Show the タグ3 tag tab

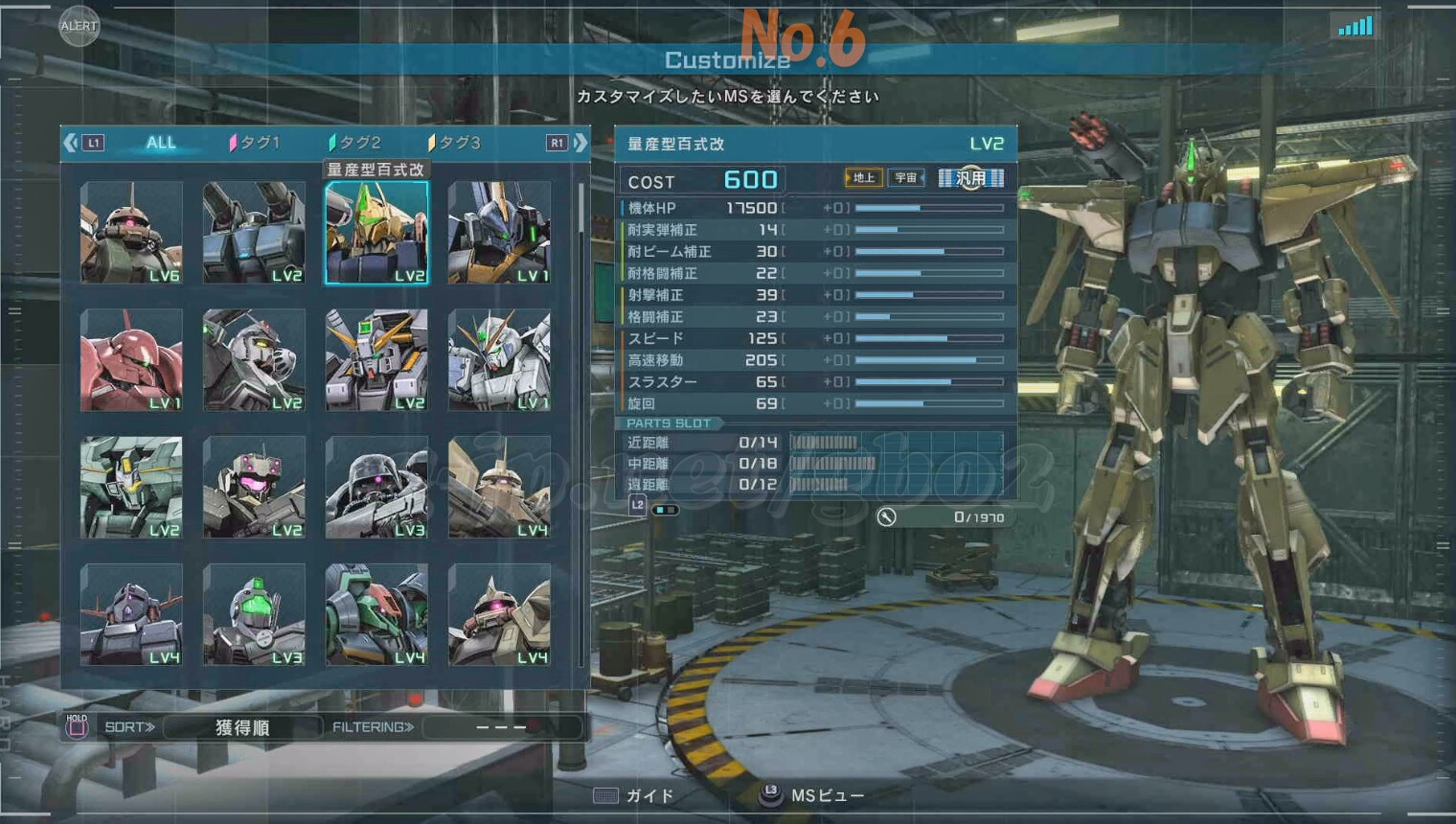pyautogui.click(x=455, y=143)
